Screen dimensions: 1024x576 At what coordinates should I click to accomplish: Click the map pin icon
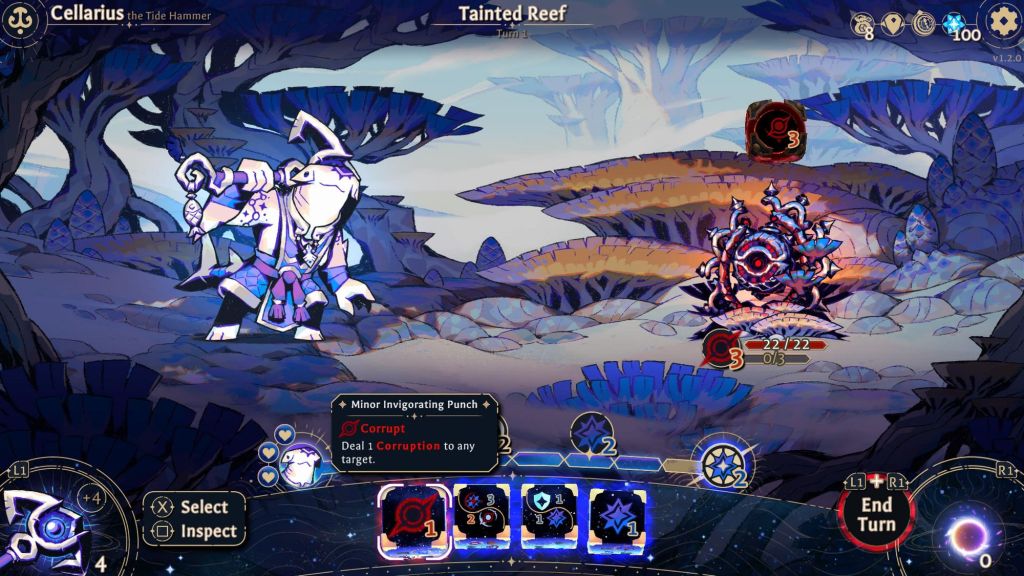click(x=892, y=23)
